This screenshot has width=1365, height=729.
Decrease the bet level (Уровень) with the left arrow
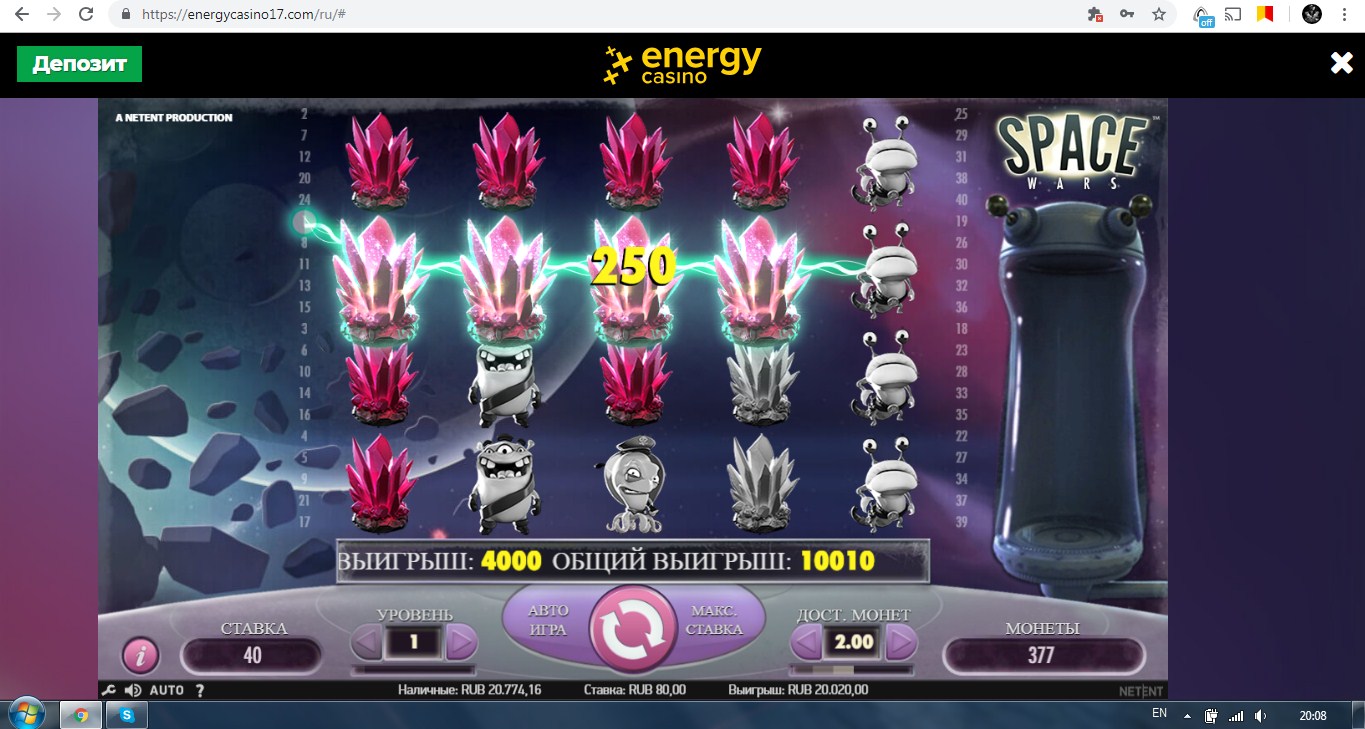[366, 642]
